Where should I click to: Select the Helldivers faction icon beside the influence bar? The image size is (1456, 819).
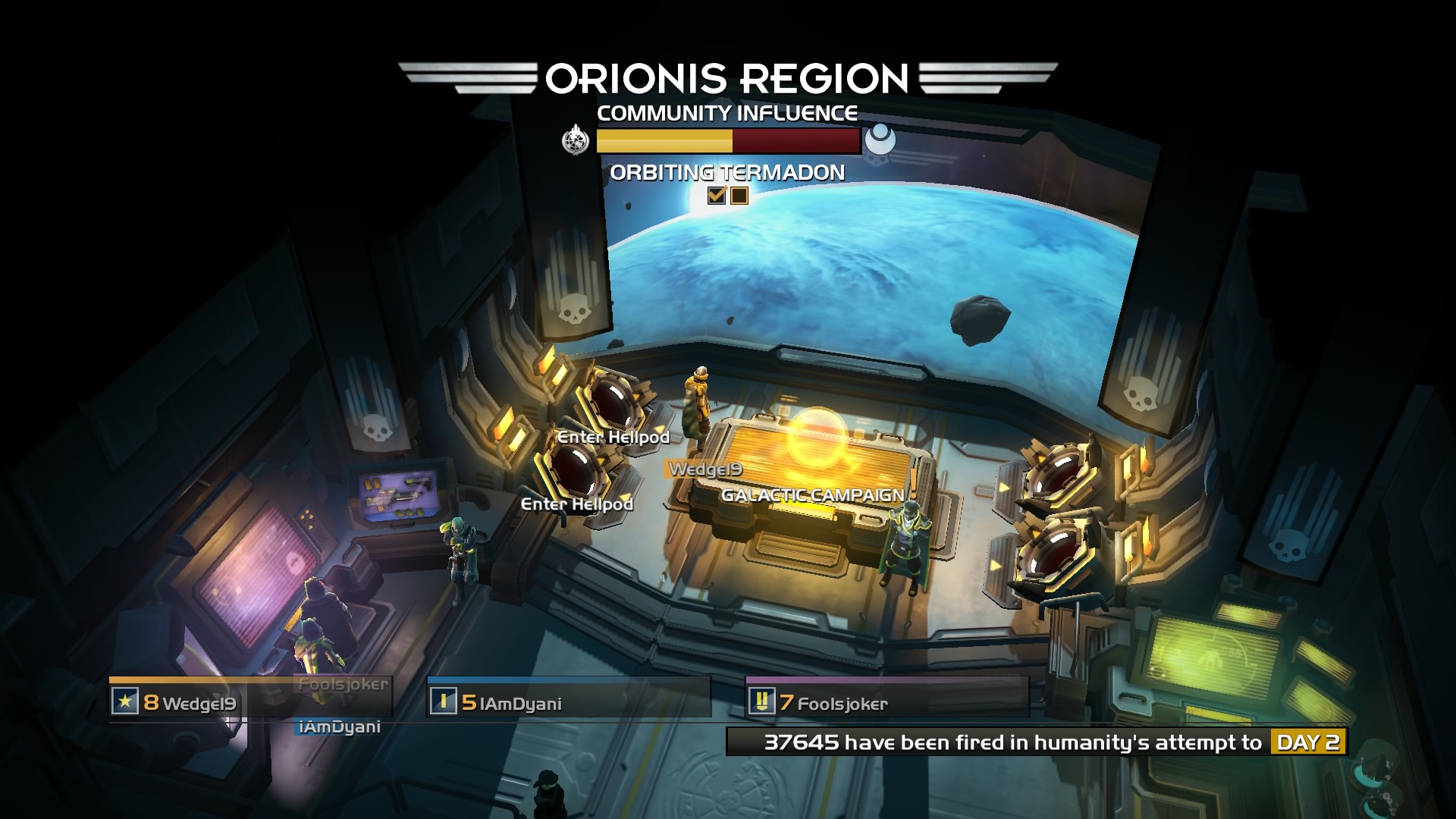(x=575, y=140)
